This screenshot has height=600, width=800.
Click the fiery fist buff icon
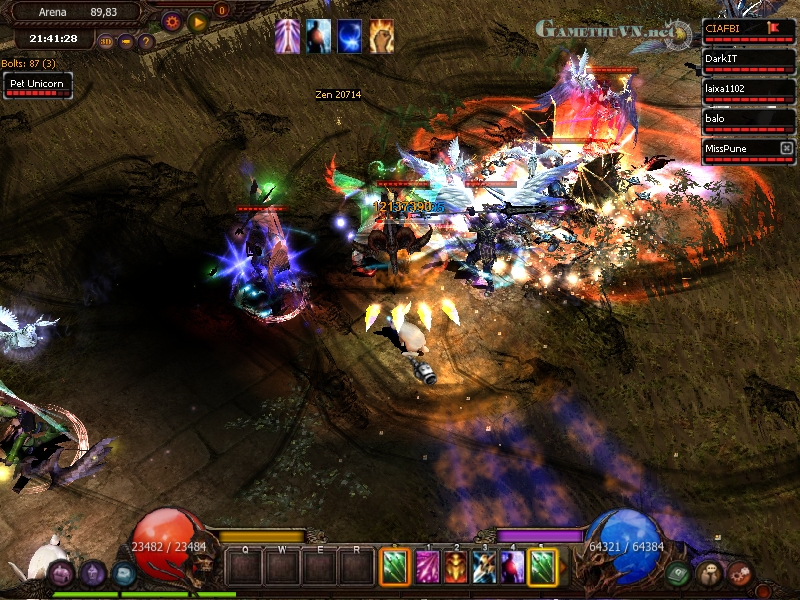(381, 36)
